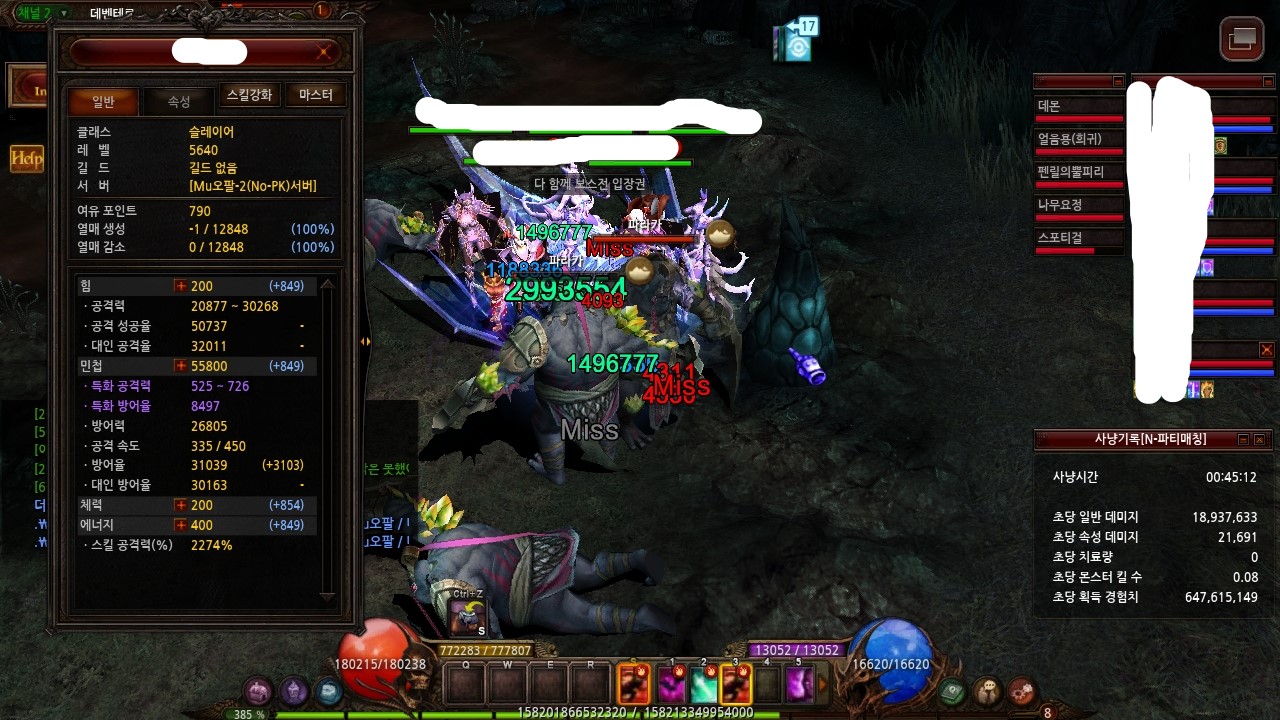
Task: Click the window toggle button at top right
Action: (1241, 39)
